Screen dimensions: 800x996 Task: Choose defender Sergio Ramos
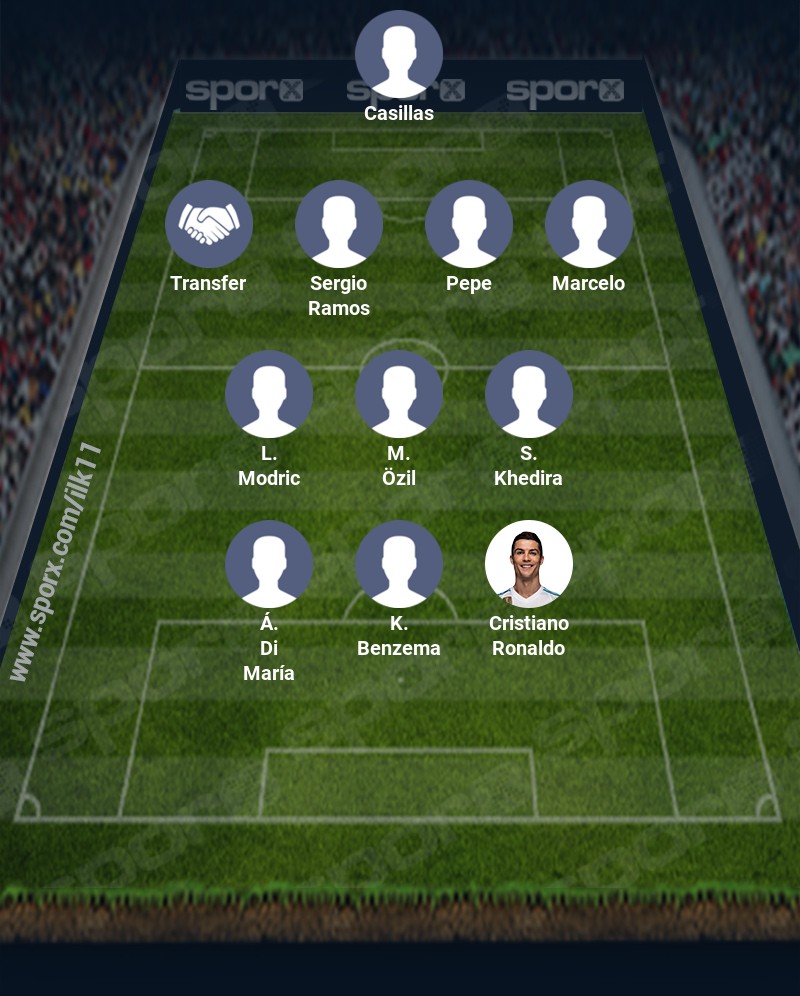pos(339,224)
